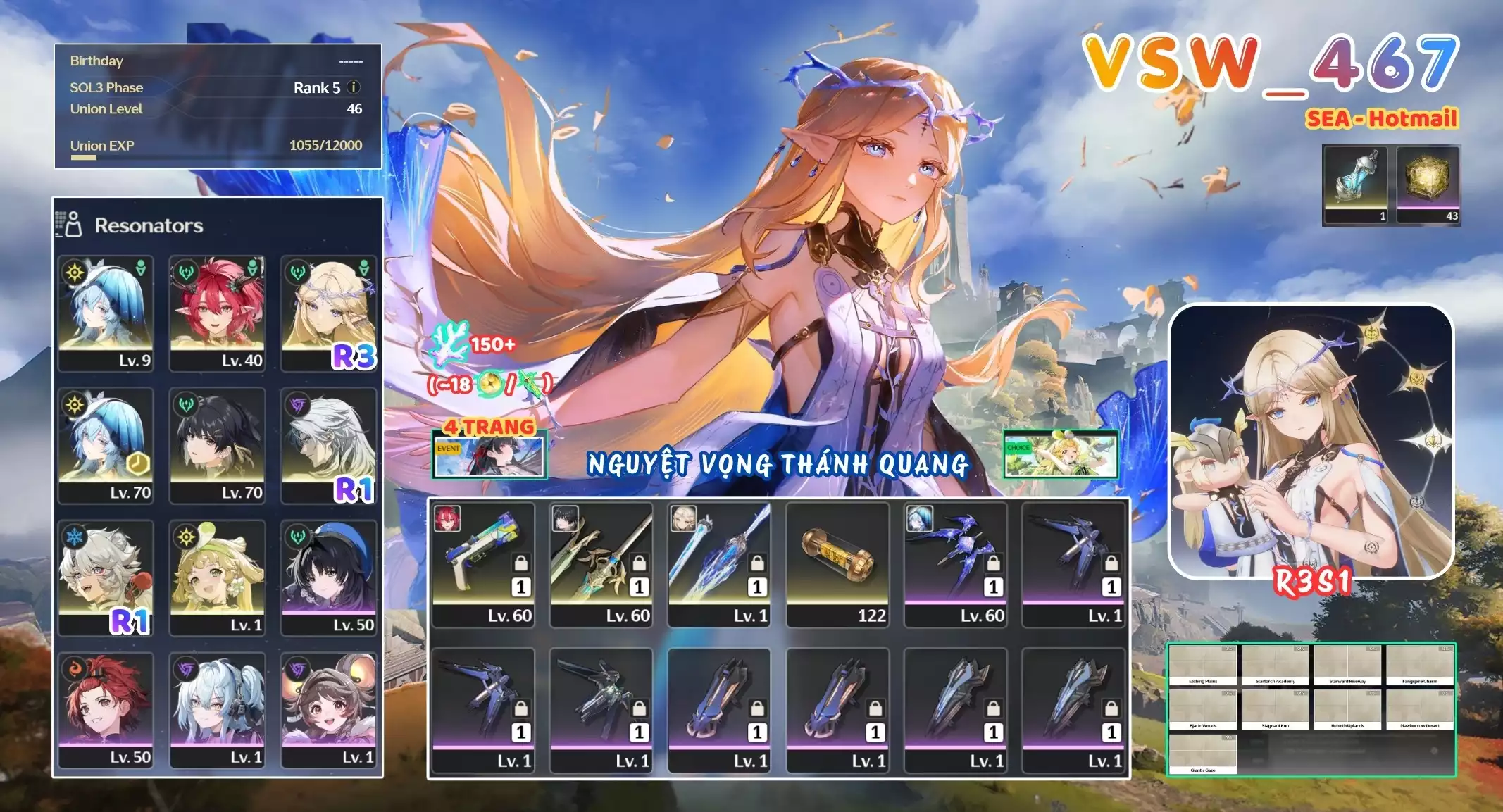Viewport: 1503px width, 812px height.
Task: Click the Glacio snowflake icon on the R1 resonator
Action: 74,535
